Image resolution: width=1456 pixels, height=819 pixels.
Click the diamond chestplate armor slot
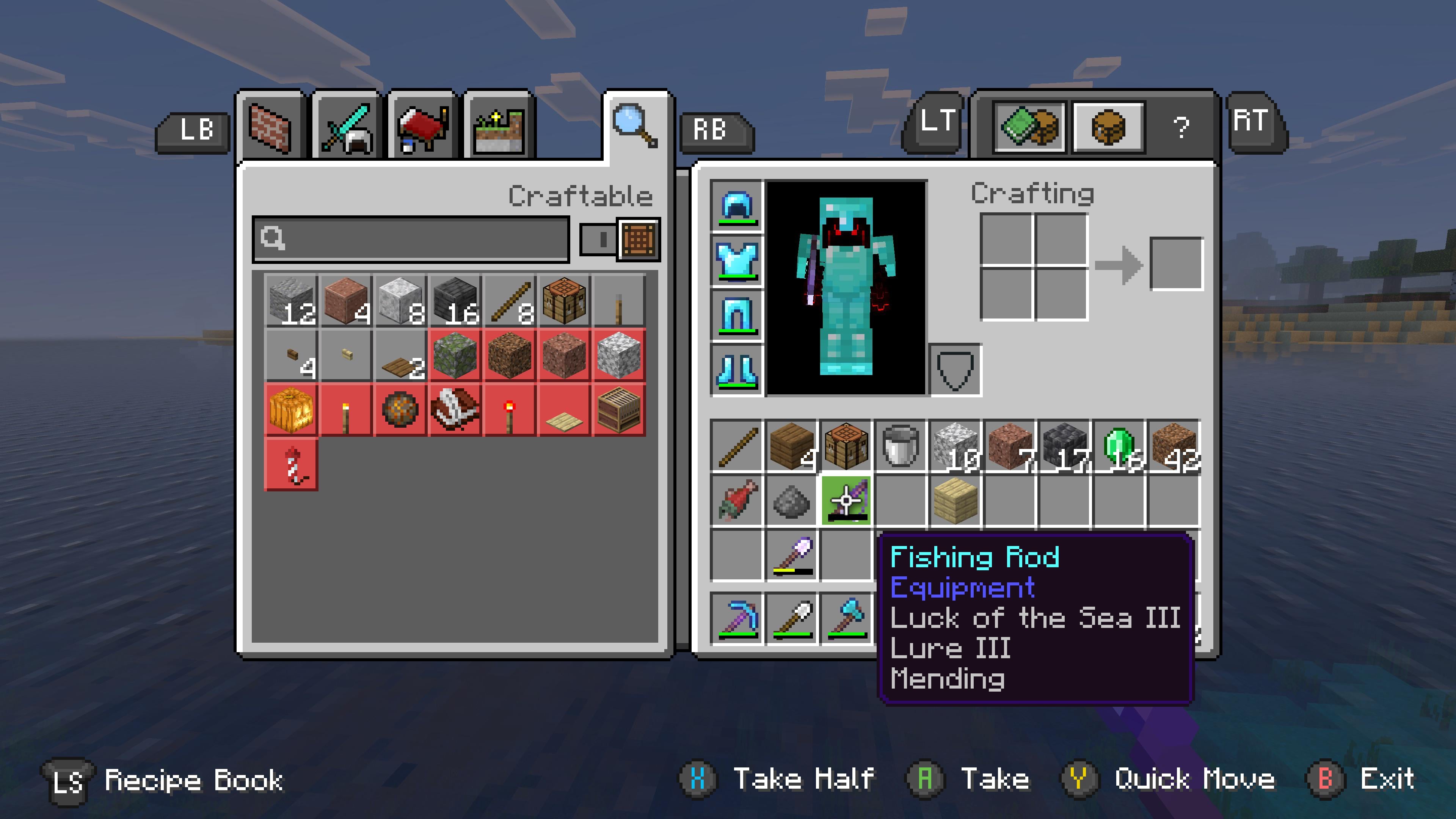click(x=736, y=260)
